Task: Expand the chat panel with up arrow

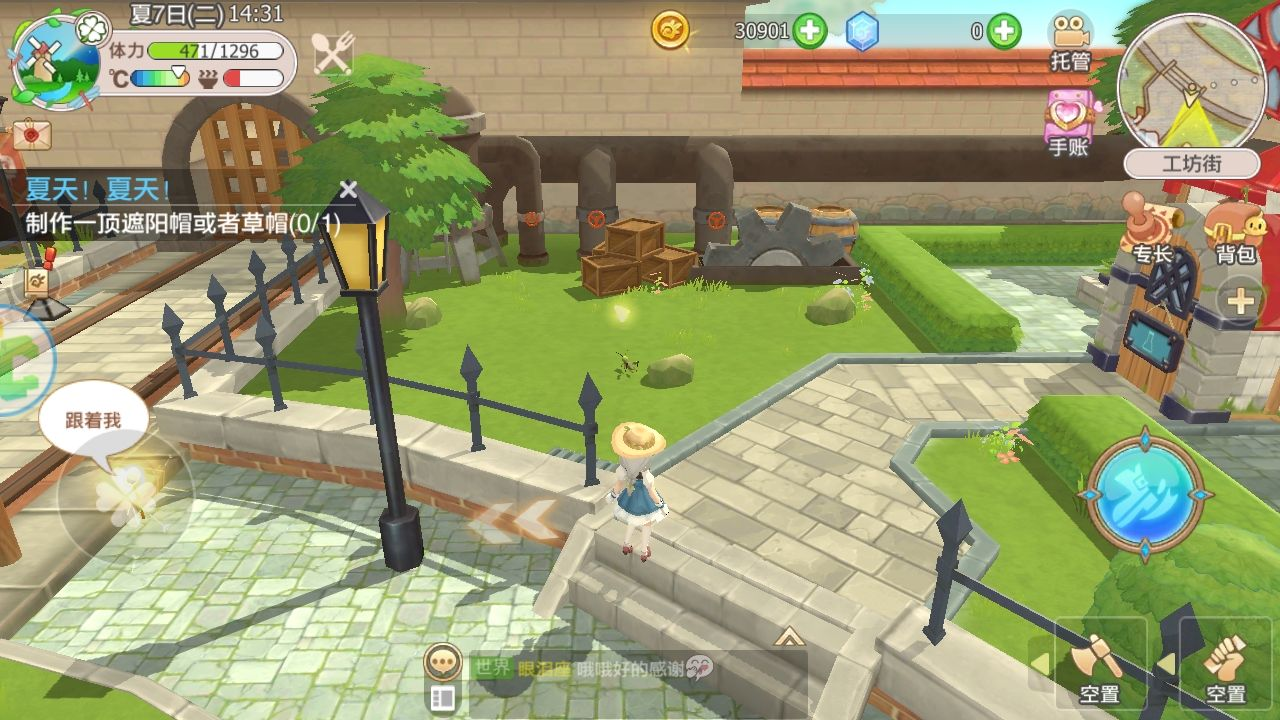Action: click(789, 637)
